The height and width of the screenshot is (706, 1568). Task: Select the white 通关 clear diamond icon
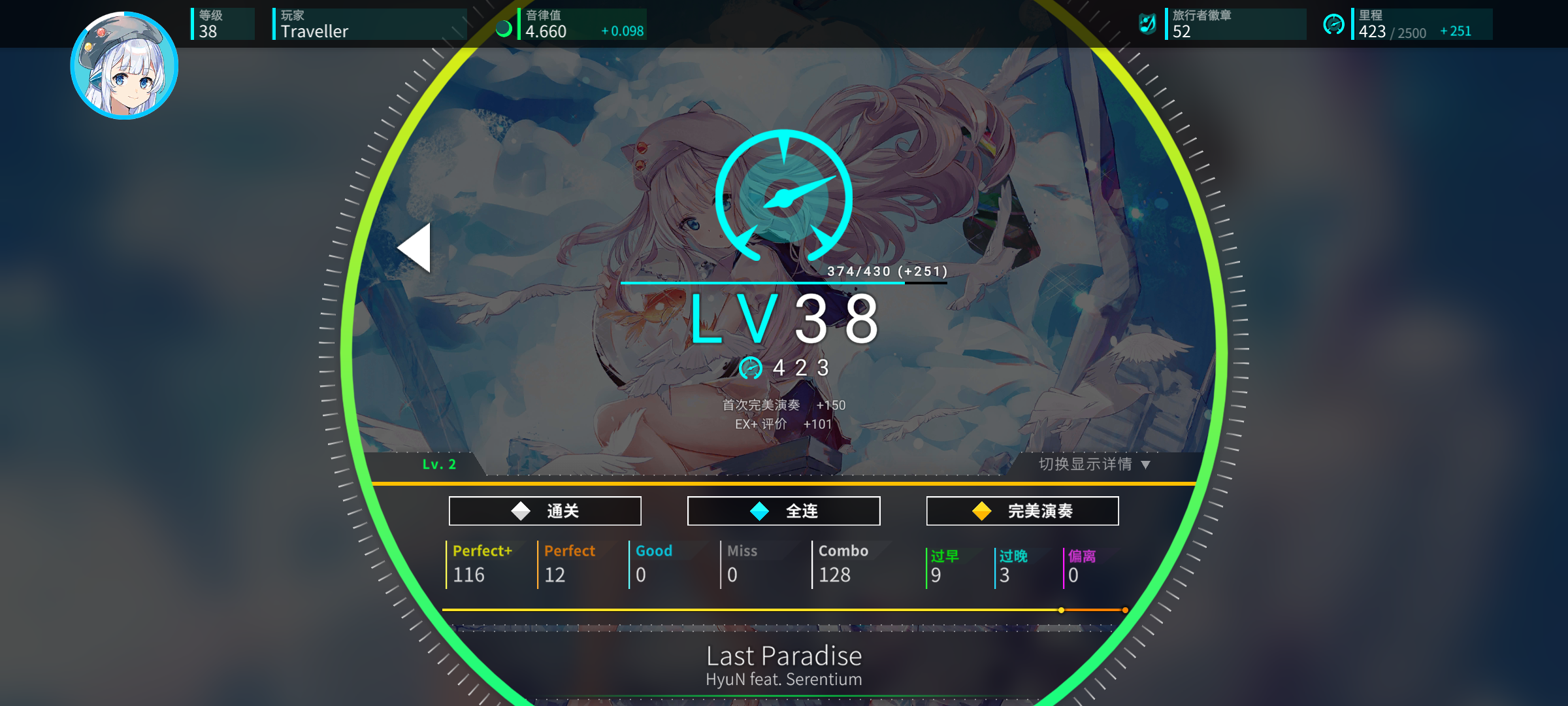coord(519,511)
